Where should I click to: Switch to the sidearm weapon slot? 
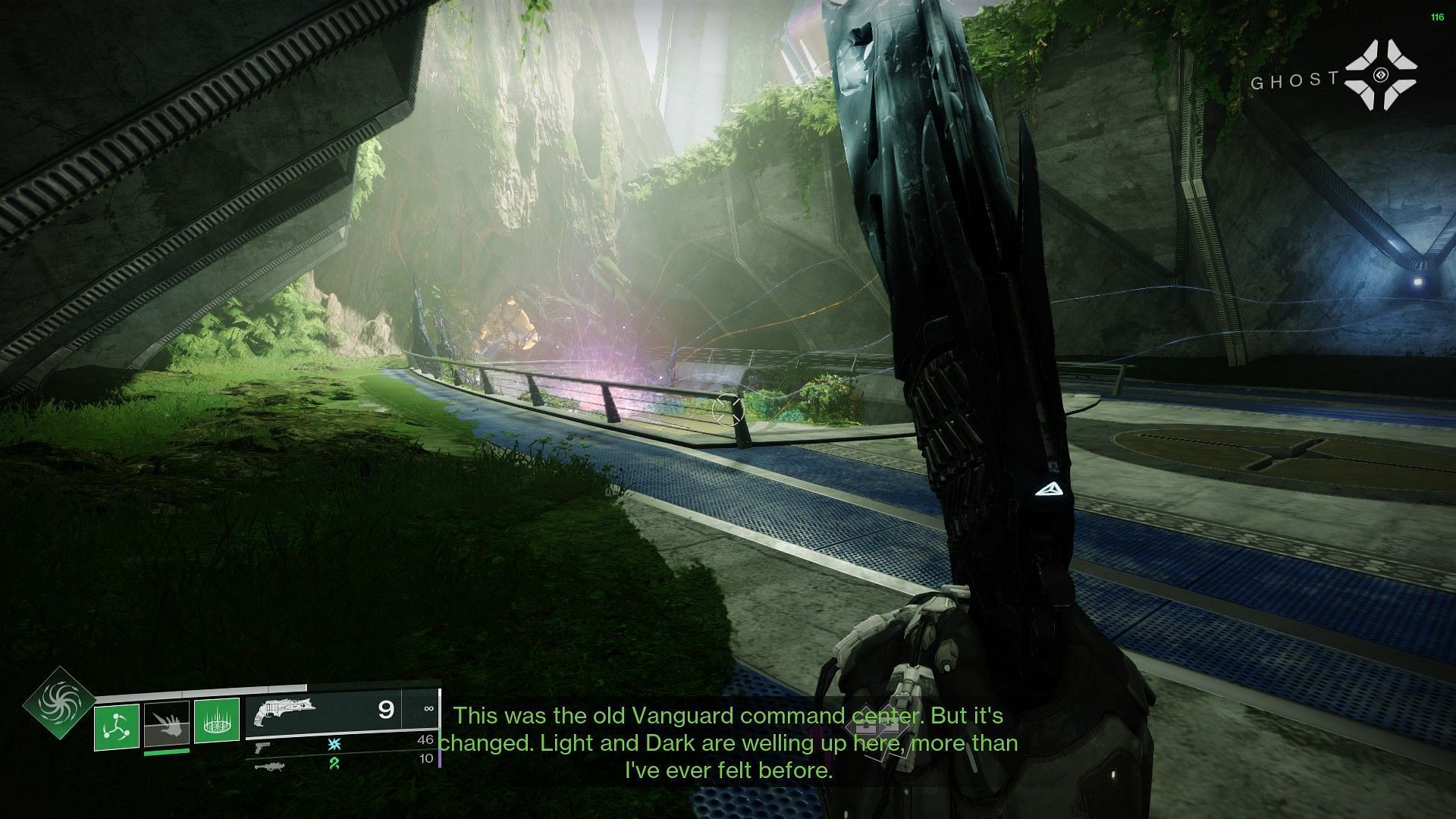262,747
